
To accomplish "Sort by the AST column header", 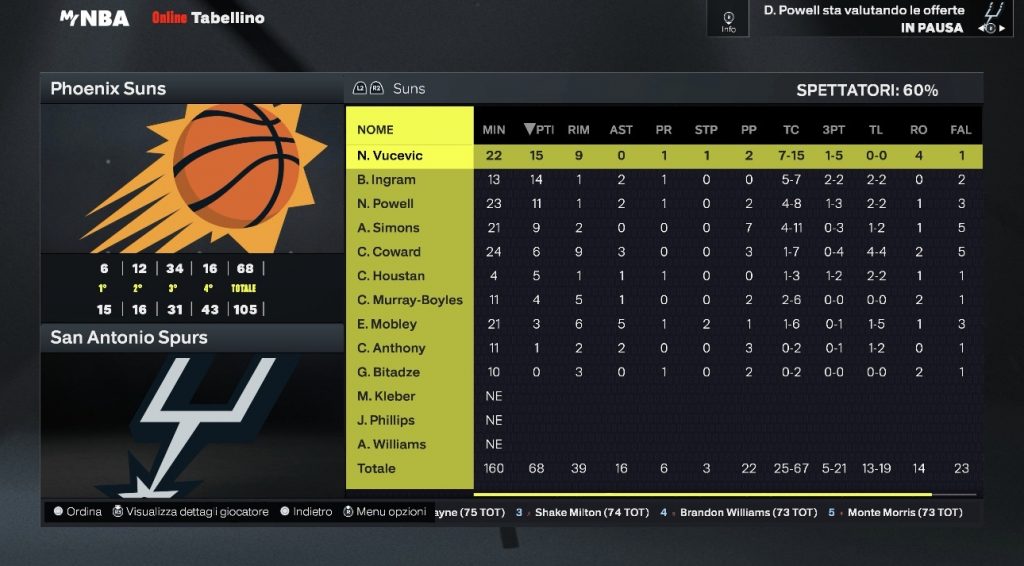I will tap(621, 130).
